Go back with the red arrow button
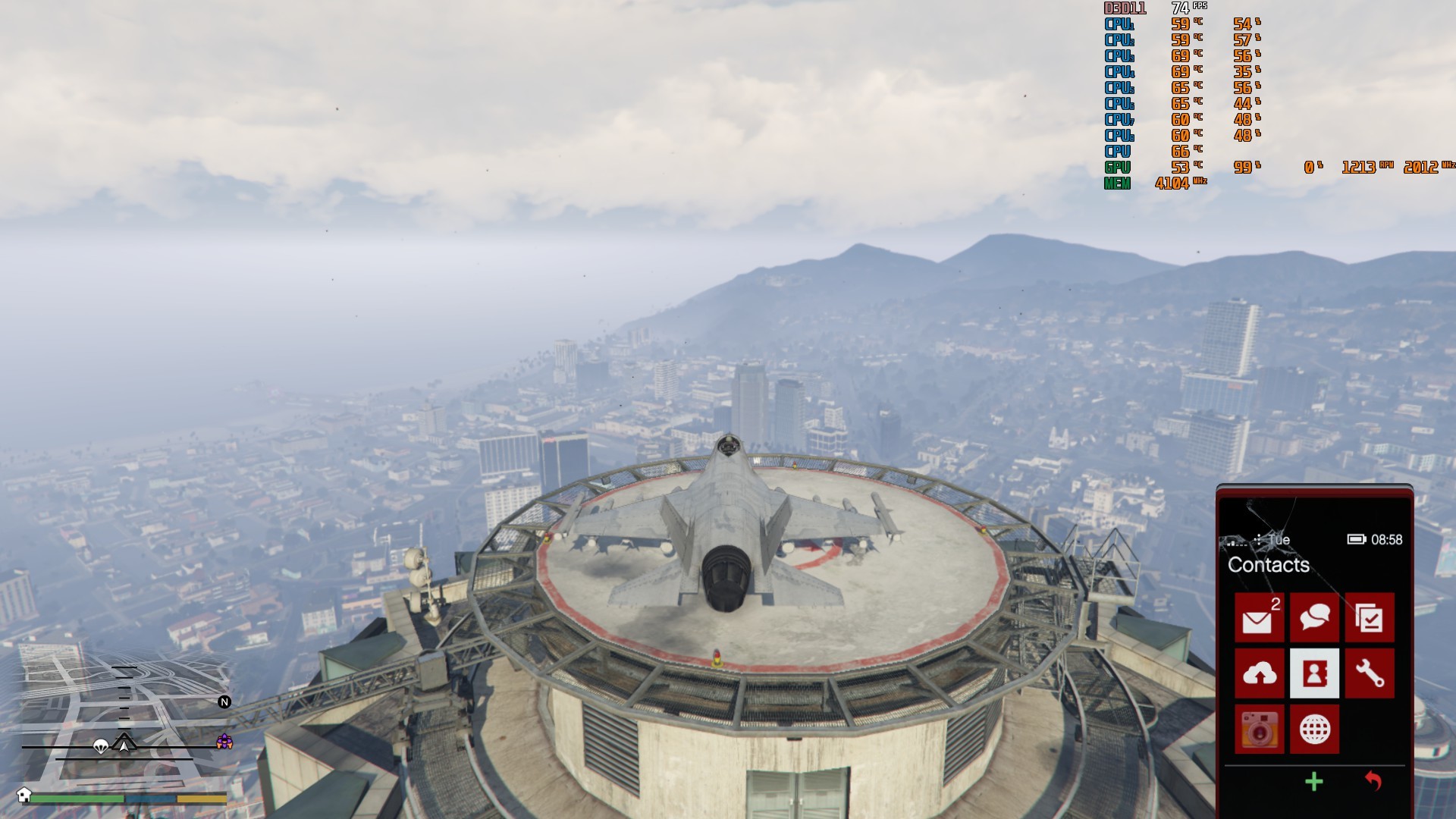1456x819 pixels. (x=1373, y=781)
